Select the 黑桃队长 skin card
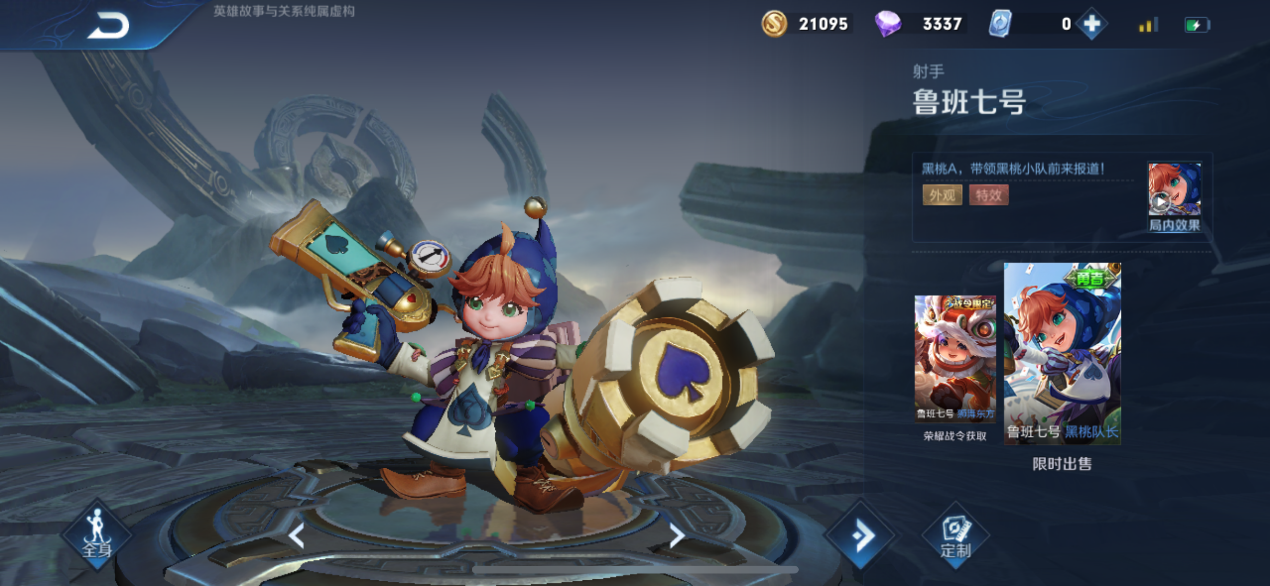This screenshot has height=586, width=1270. pyautogui.click(x=1062, y=353)
